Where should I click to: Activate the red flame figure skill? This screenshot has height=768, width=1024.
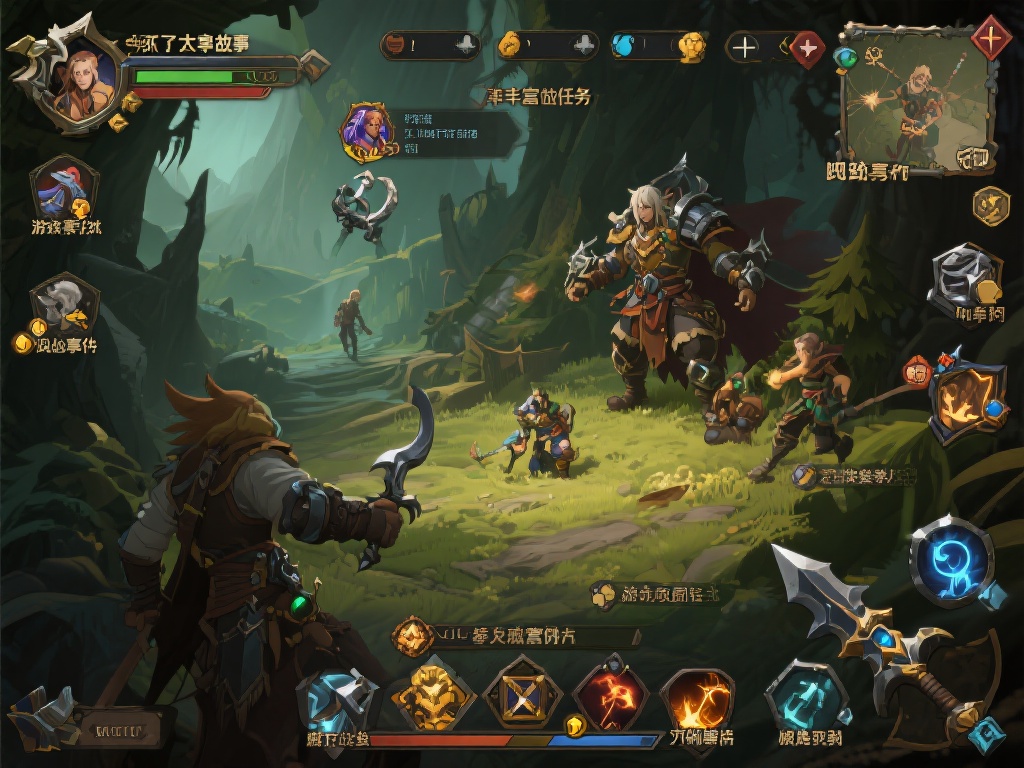pyautogui.click(x=610, y=693)
